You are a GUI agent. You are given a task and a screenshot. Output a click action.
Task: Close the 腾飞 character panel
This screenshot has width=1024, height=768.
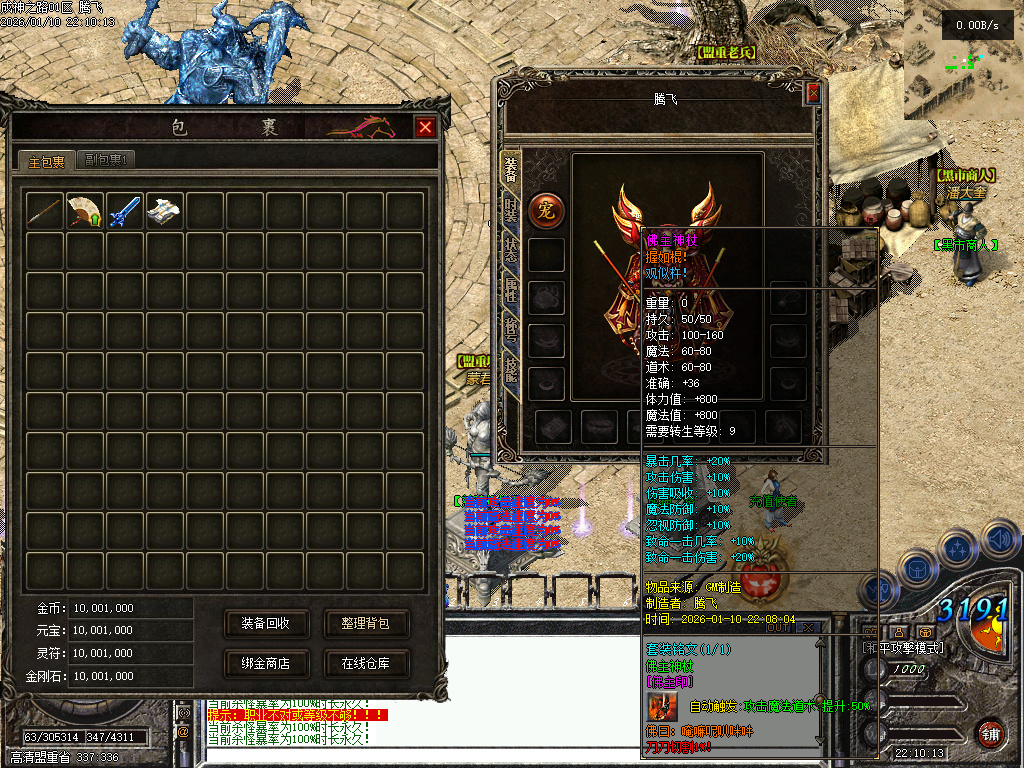pos(813,93)
